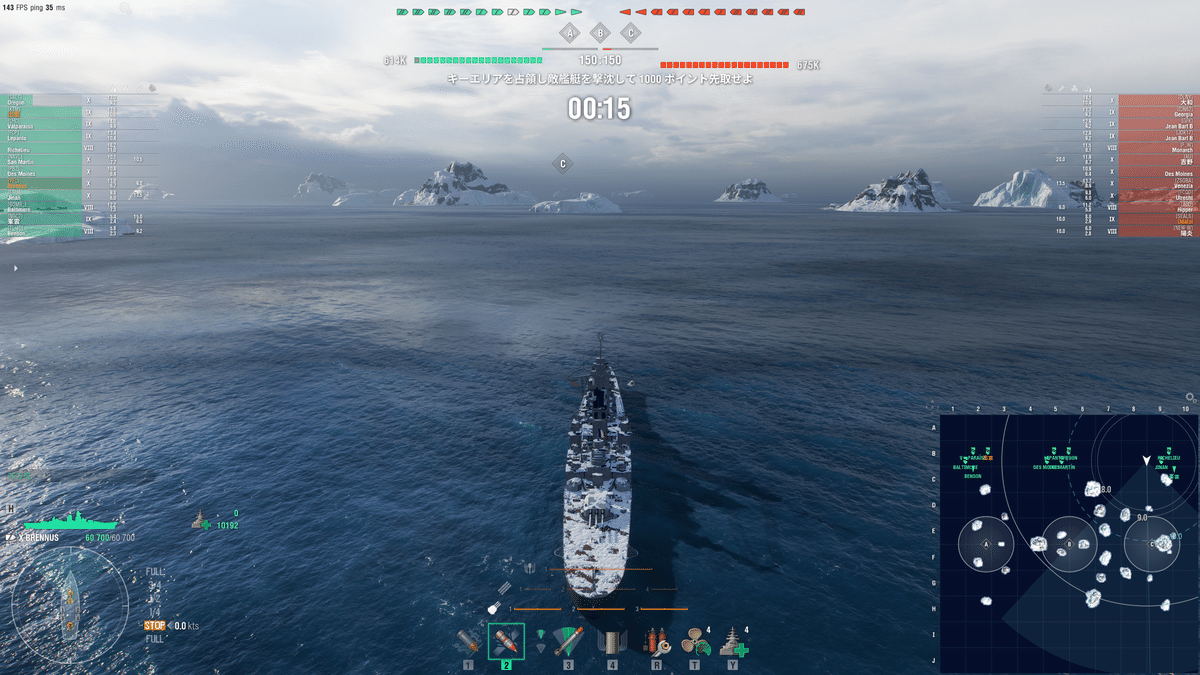Viewport: 1200px width, 675px height.
Task: Switch to the torpedo launcher in slot 3
Action: (568, 641)
